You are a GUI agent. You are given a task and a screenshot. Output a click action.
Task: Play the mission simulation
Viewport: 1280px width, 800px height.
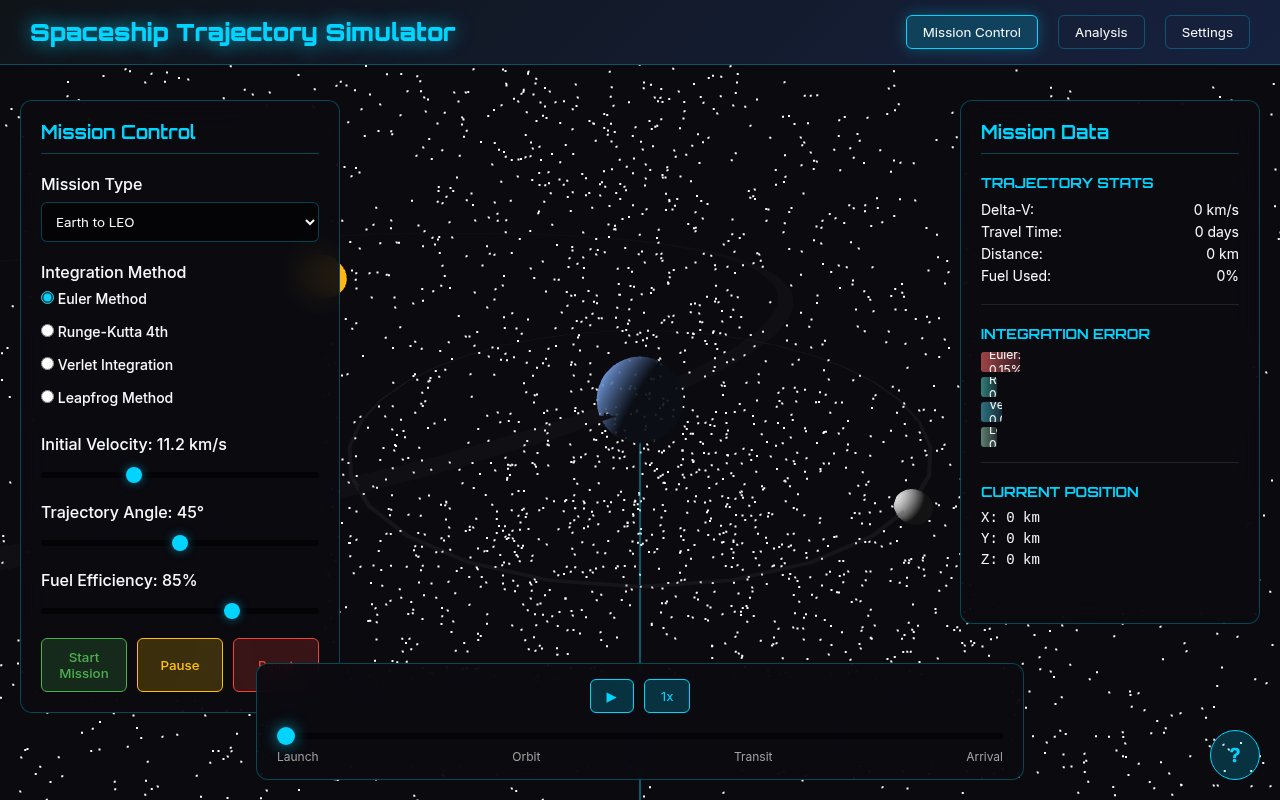click(611, 696)
